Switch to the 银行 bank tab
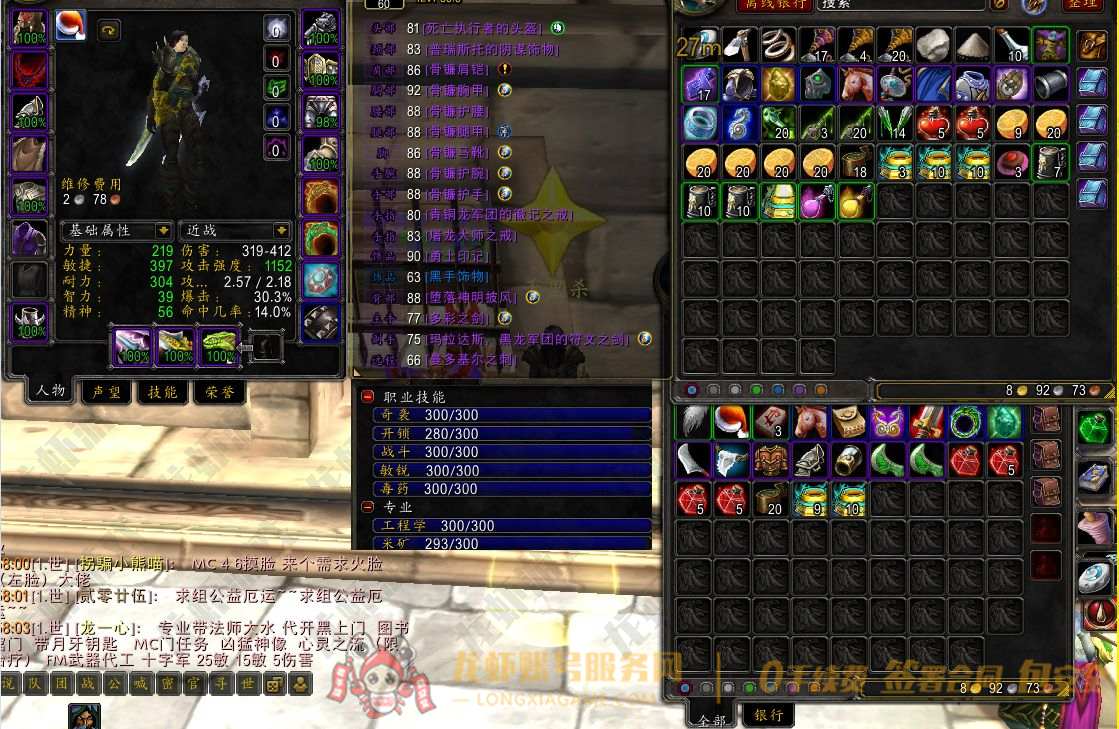This screenshot has width=1119, height=729. [768, 714]
